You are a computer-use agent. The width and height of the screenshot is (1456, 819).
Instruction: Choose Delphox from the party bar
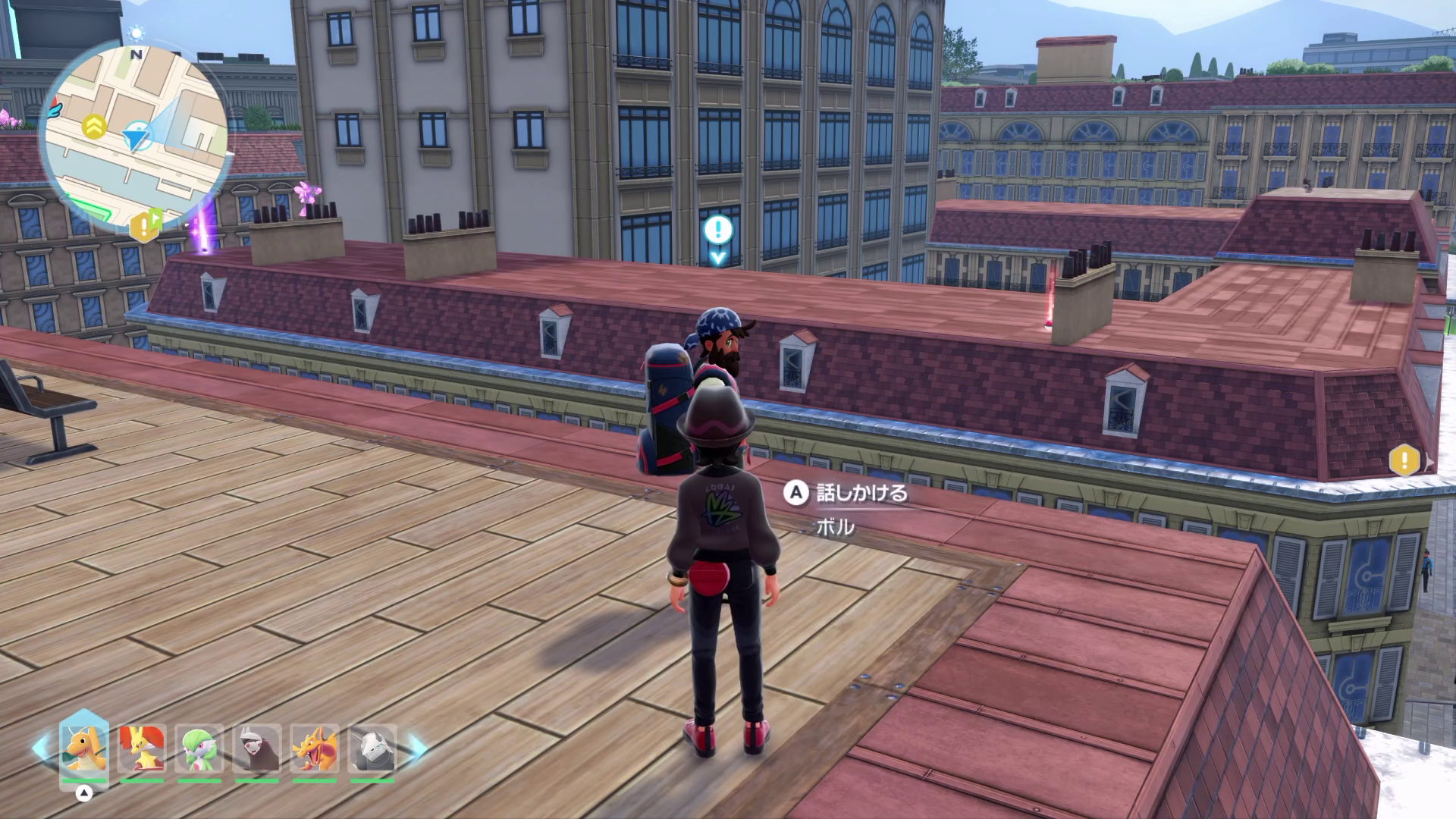(x=142, y=748)
